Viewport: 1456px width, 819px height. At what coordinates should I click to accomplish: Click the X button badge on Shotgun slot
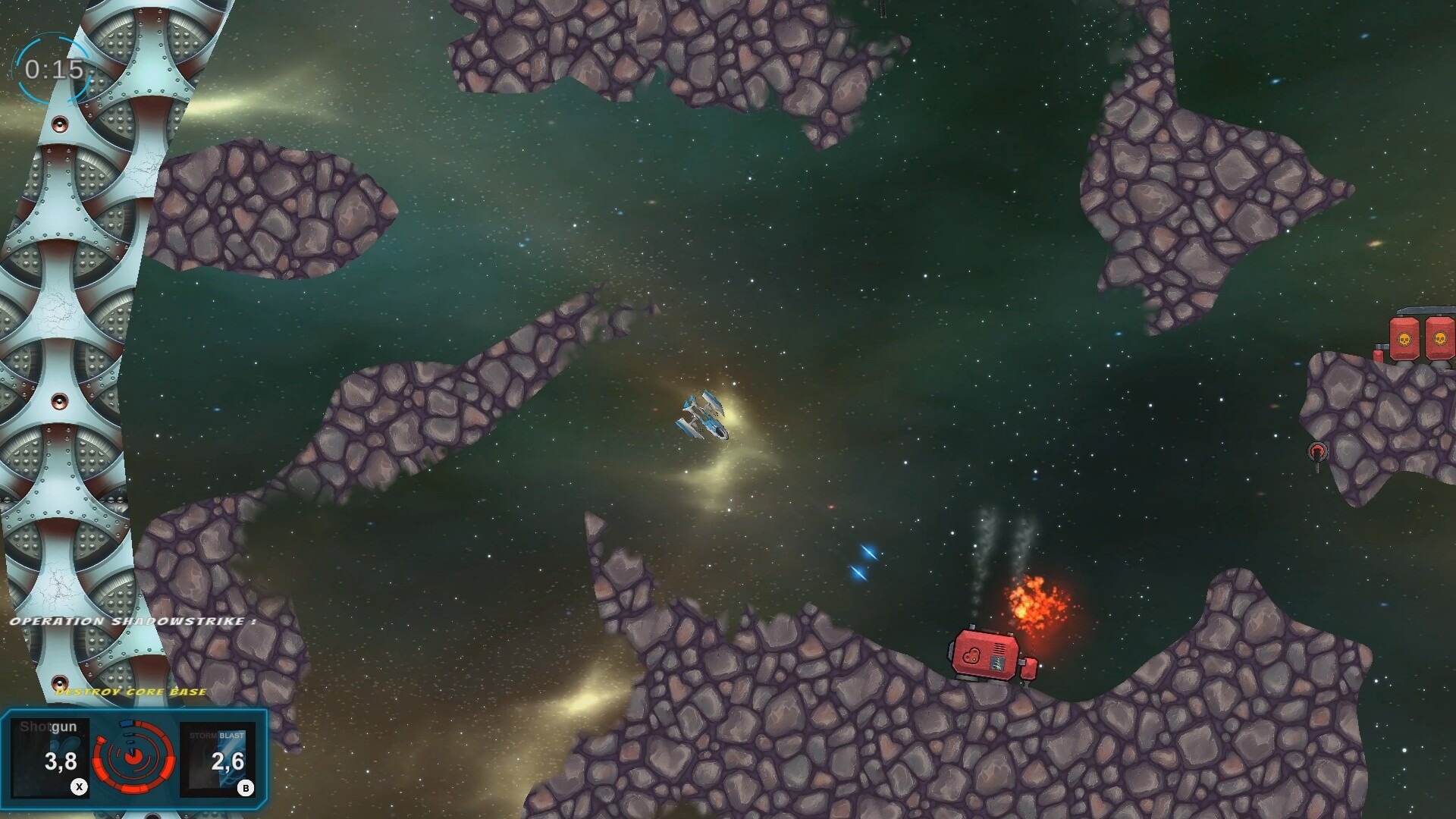(x=78, y=786)
